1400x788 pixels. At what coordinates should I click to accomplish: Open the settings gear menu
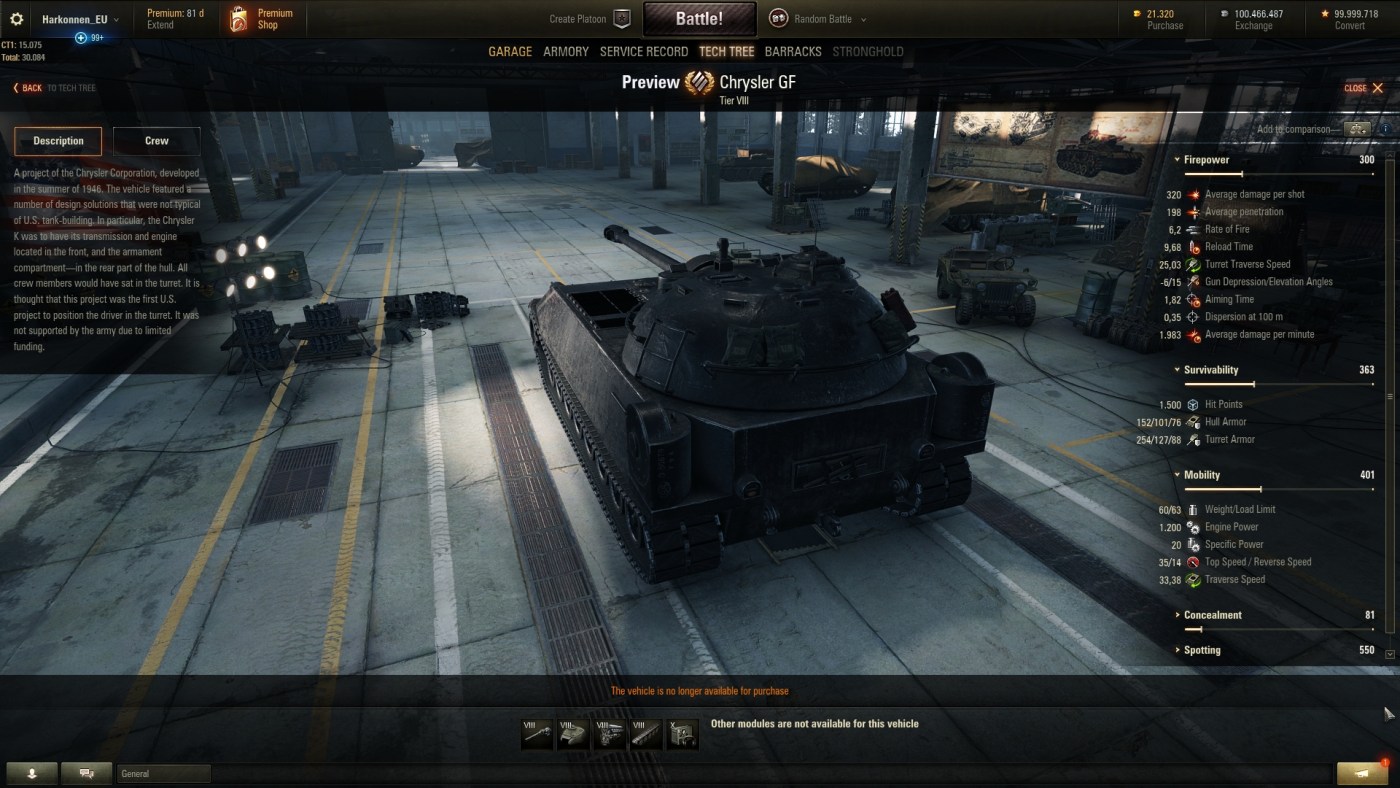click(17, 19)
